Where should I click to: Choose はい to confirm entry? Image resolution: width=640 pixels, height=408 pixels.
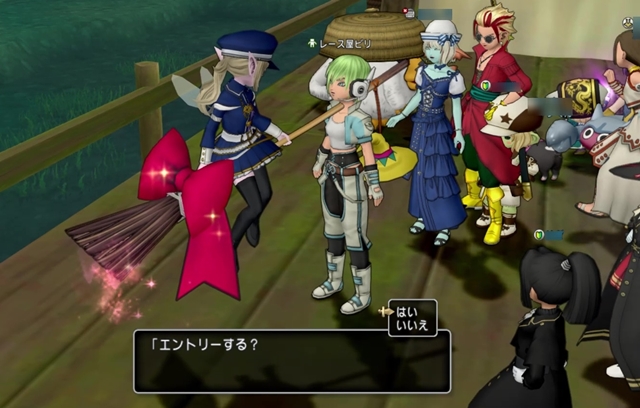[411, 310]
